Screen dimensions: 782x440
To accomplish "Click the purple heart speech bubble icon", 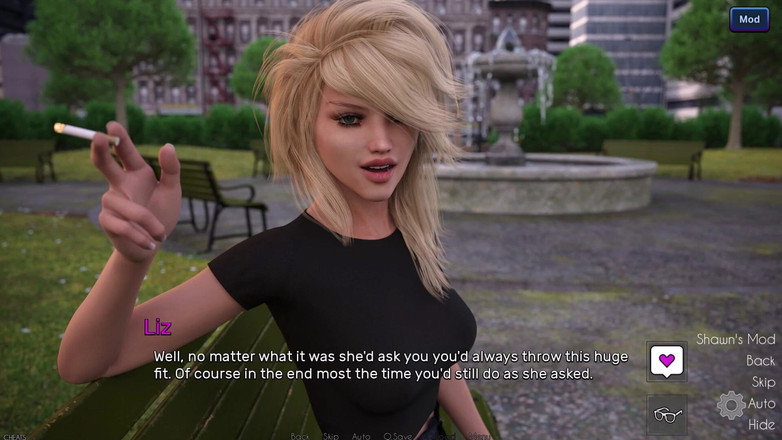I will tap(666, 360).
